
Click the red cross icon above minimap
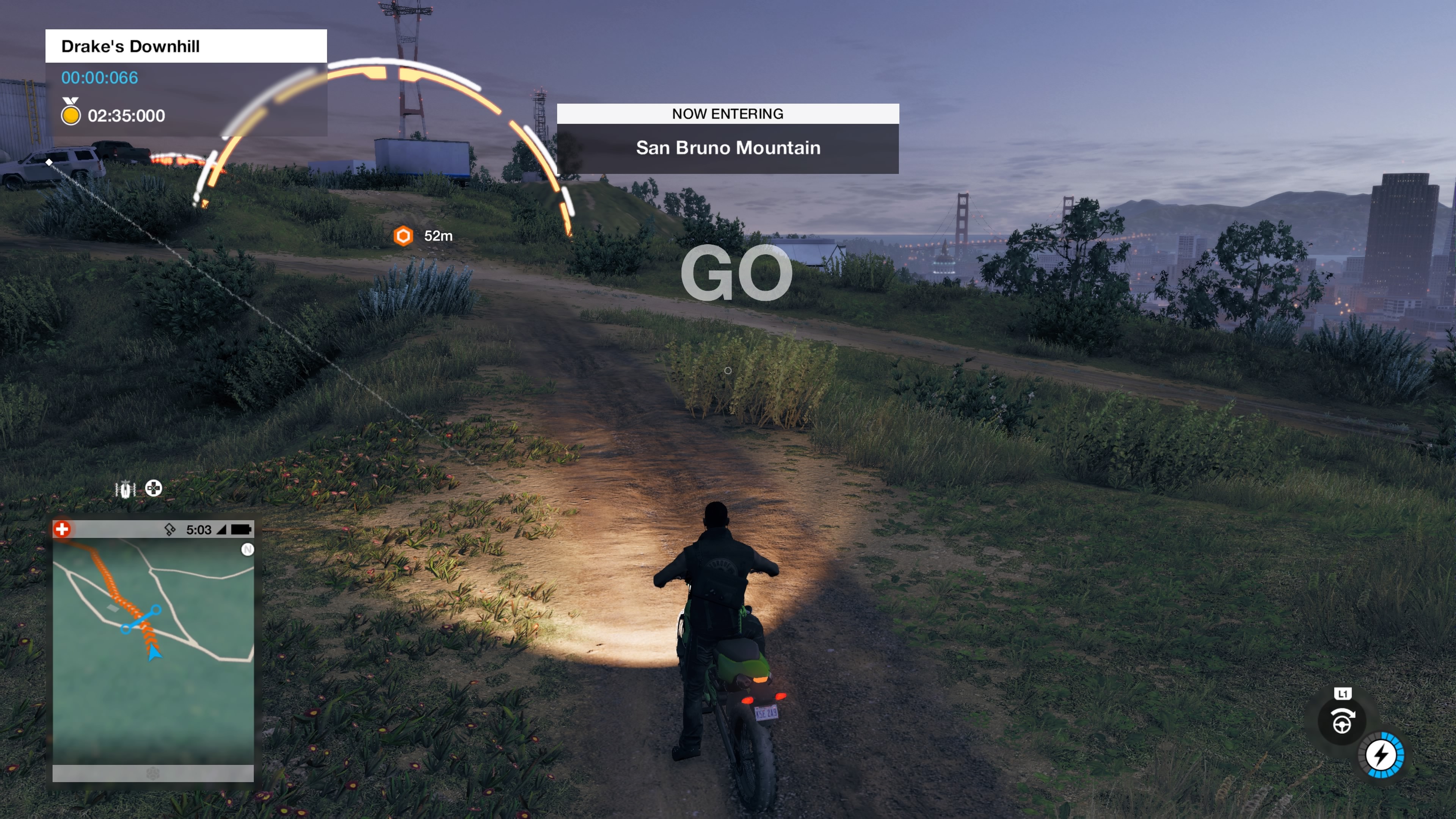(x=62, y=529)
